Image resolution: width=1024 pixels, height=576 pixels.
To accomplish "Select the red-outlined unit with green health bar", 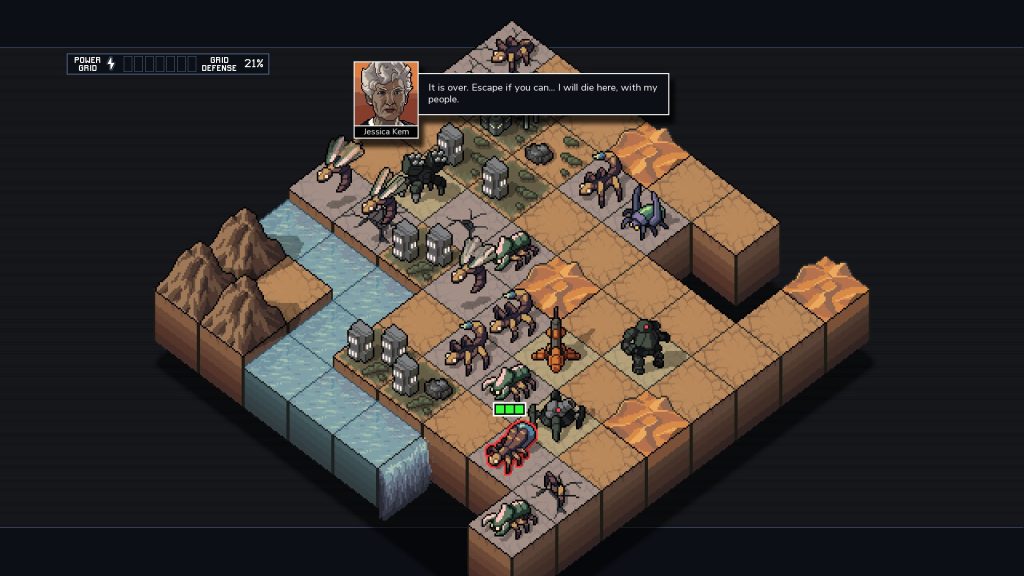I will click(511, 446).
